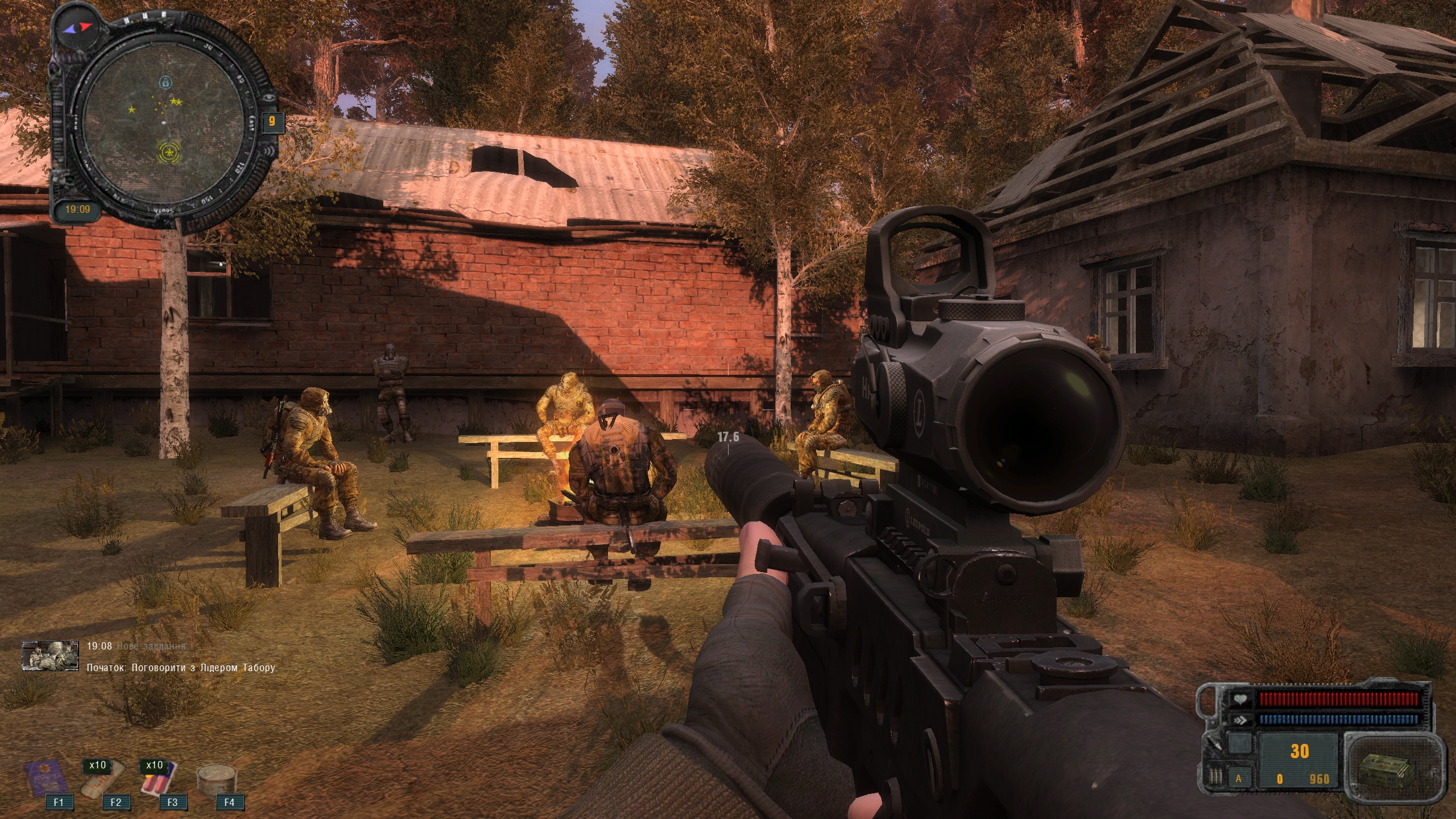Choose the canned food quick slot
This screenshot has height=819, width=1456.
(x=216, y=779)
